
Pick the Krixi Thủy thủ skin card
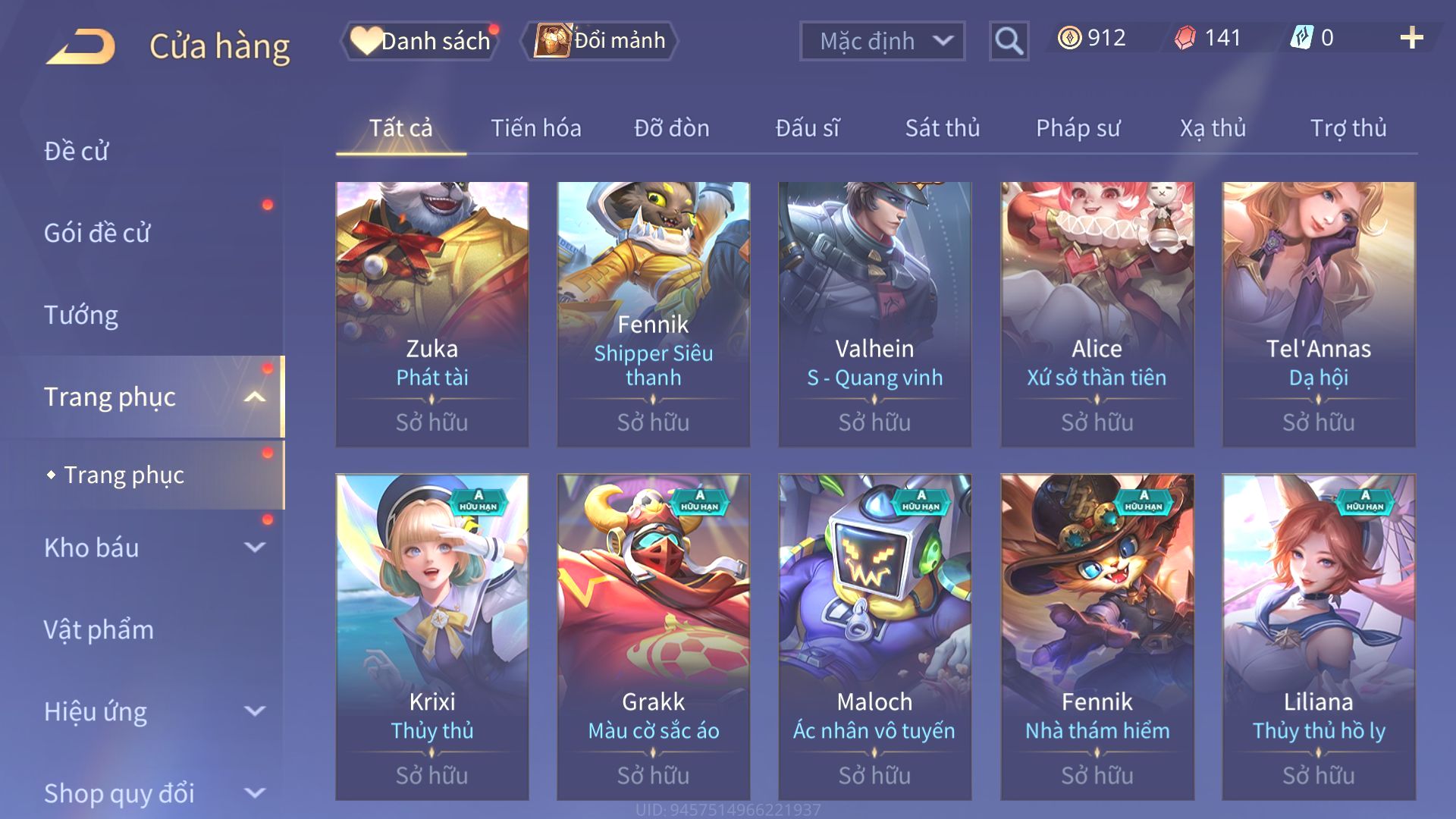(432, 637)
